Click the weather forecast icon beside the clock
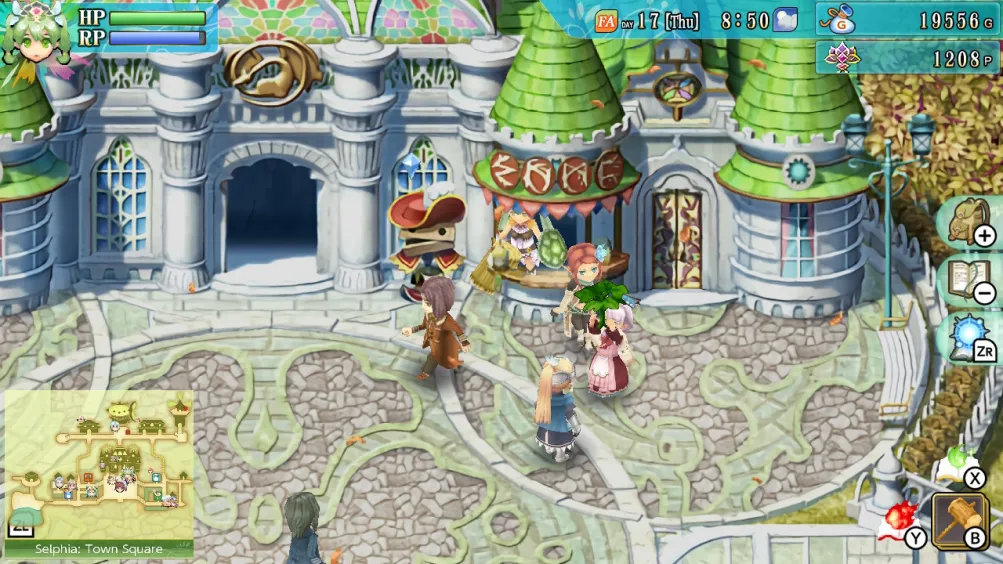Image resolution: width=1003 pixels, height=564 pixels. (785, 20)
